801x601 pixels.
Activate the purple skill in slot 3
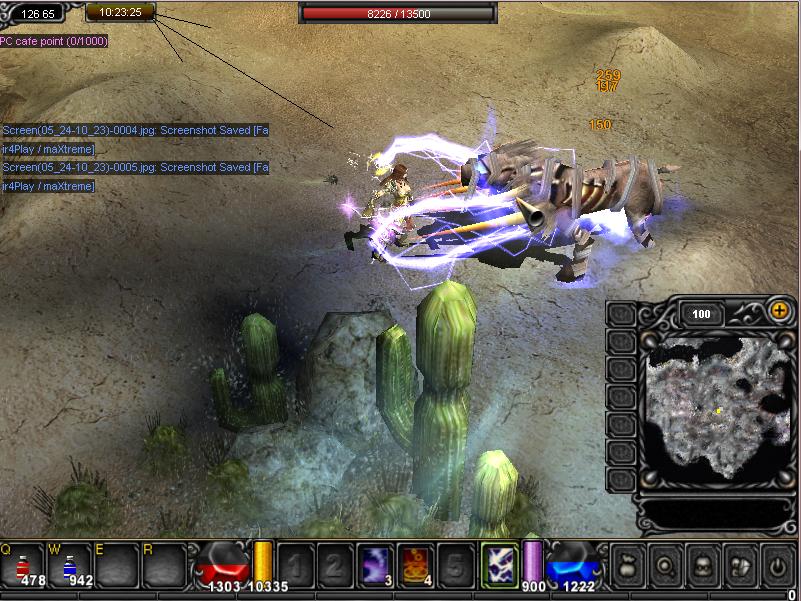375,564
